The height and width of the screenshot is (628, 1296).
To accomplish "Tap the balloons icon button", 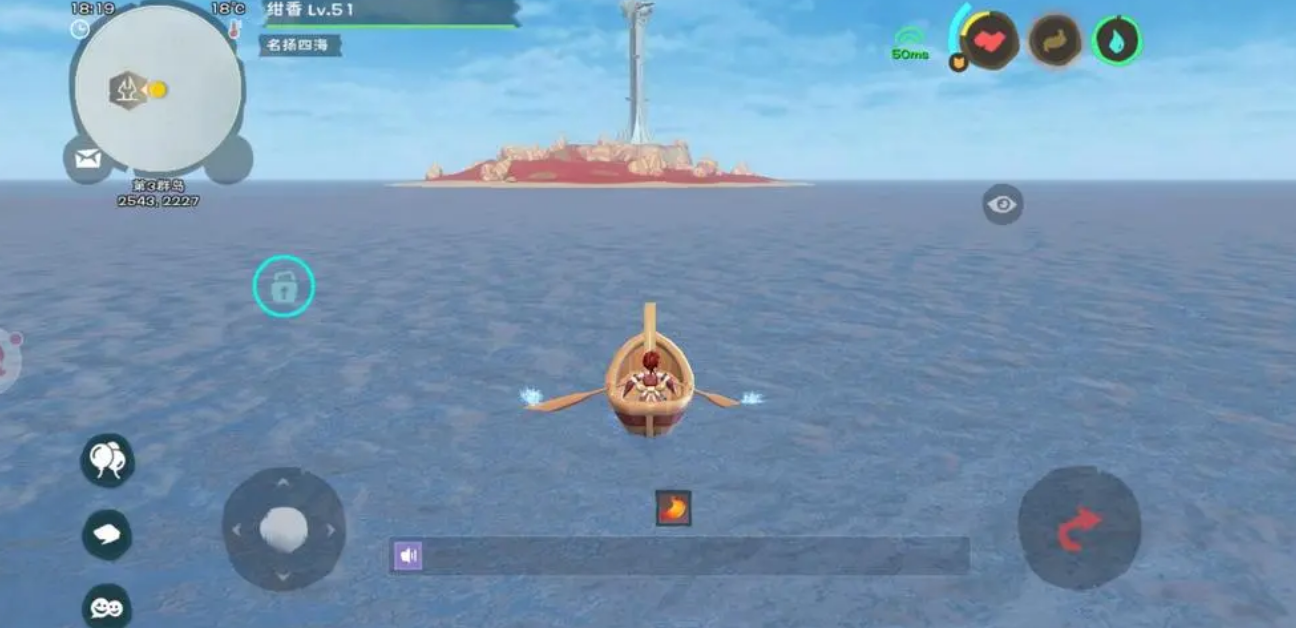I will tap(107, 460).
